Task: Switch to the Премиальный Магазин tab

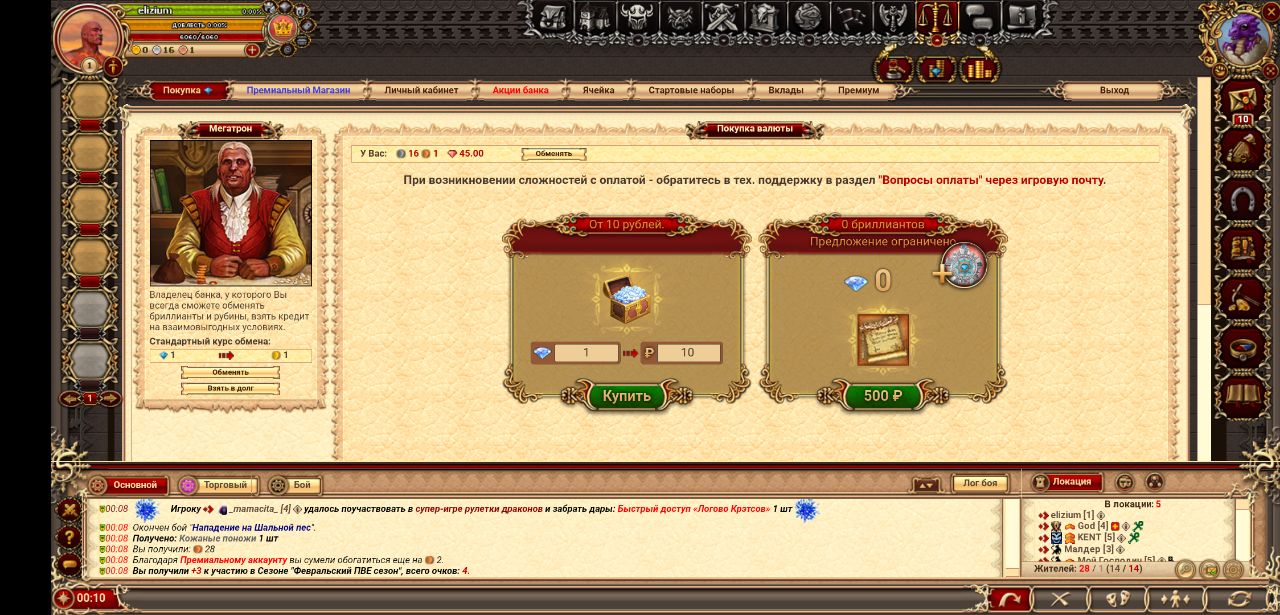Action: click(298, 90)
